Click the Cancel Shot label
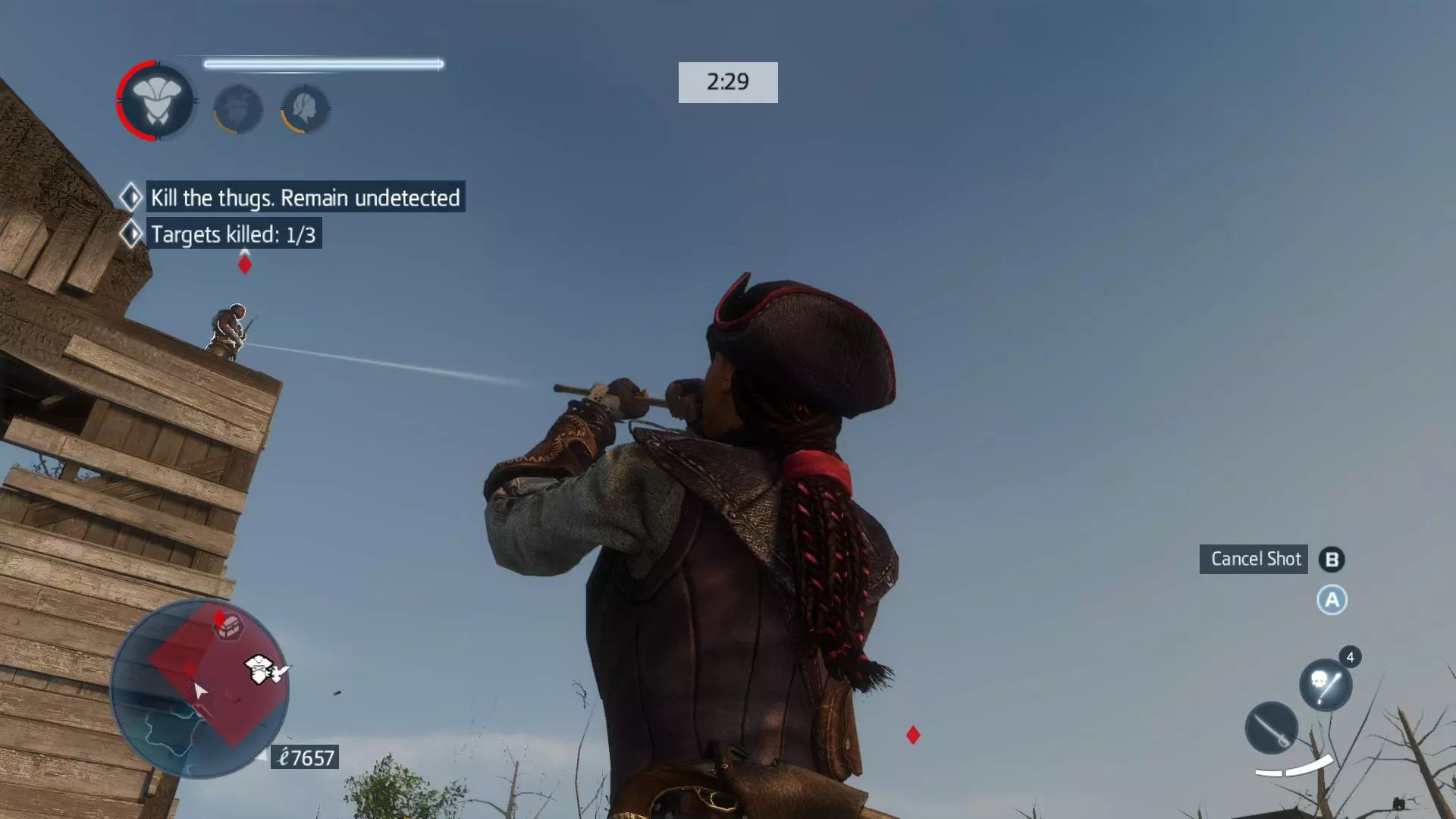The width and height of the screenshot is (1456, 819). pos(1254,560)
